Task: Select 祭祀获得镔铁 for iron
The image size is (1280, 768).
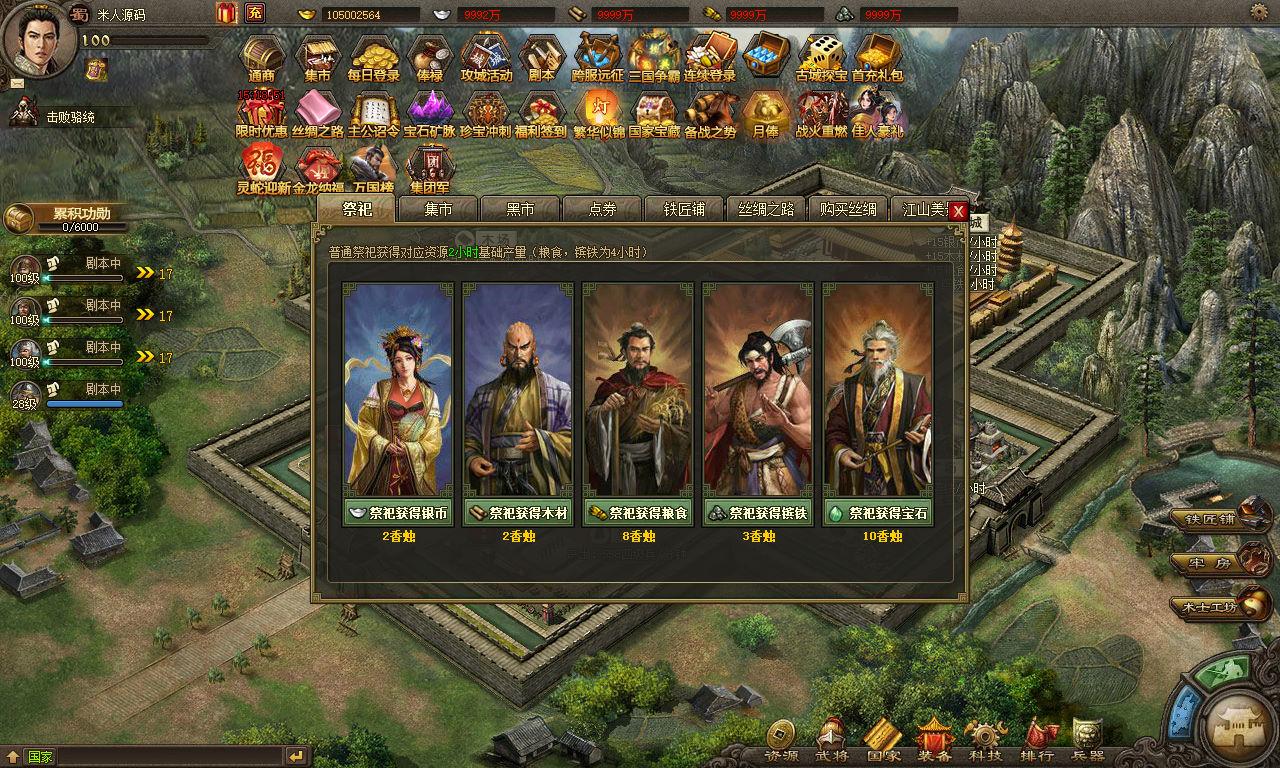Action: click(x=758, y=513)
